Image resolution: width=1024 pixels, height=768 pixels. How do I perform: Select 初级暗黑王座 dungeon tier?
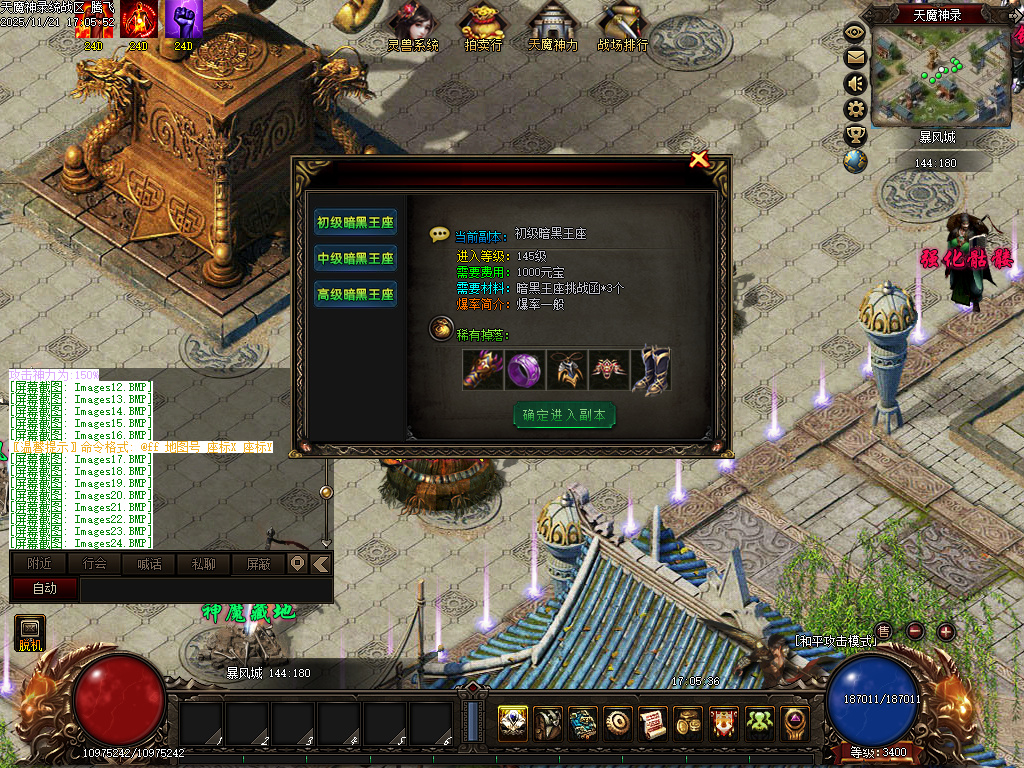[x=355, y=222]
